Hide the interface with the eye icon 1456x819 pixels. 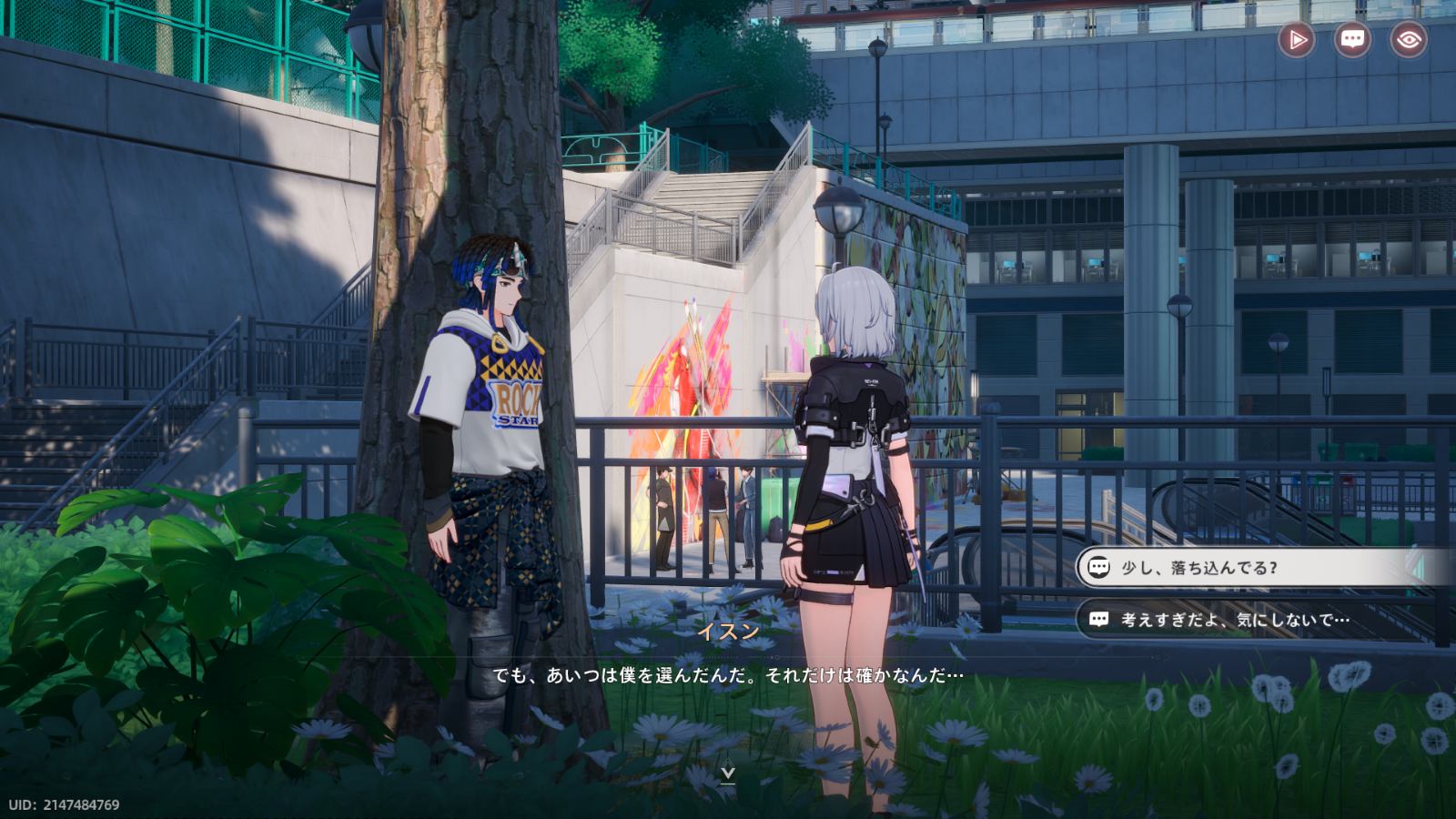1408,40
